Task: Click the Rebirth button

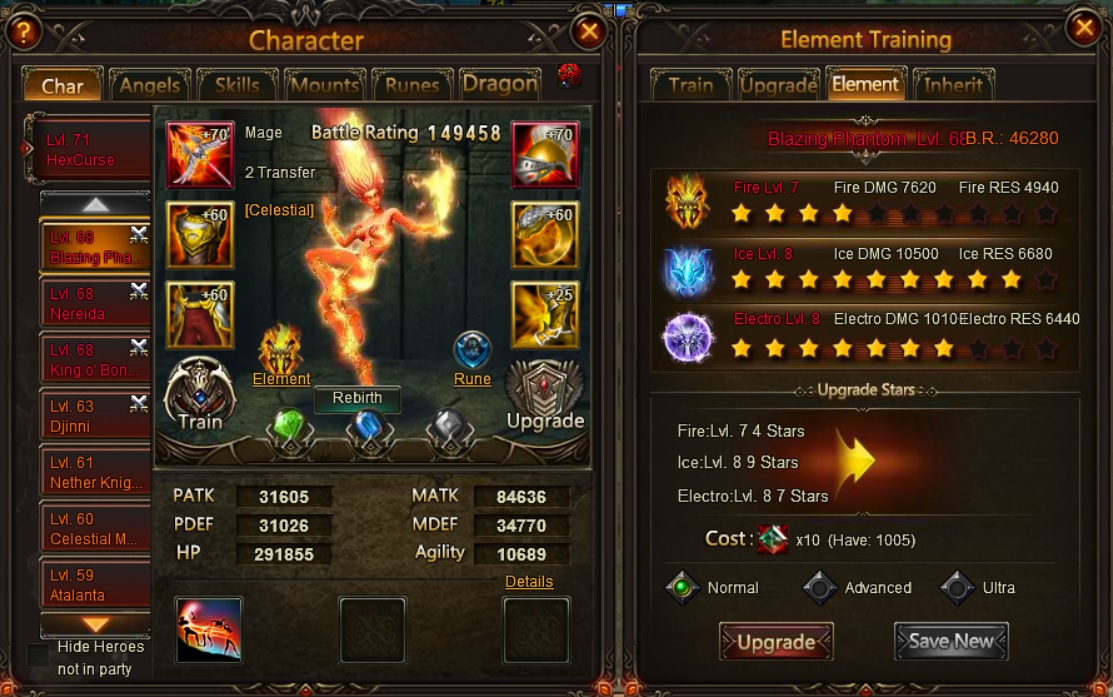Action: (x=357, y=398)
